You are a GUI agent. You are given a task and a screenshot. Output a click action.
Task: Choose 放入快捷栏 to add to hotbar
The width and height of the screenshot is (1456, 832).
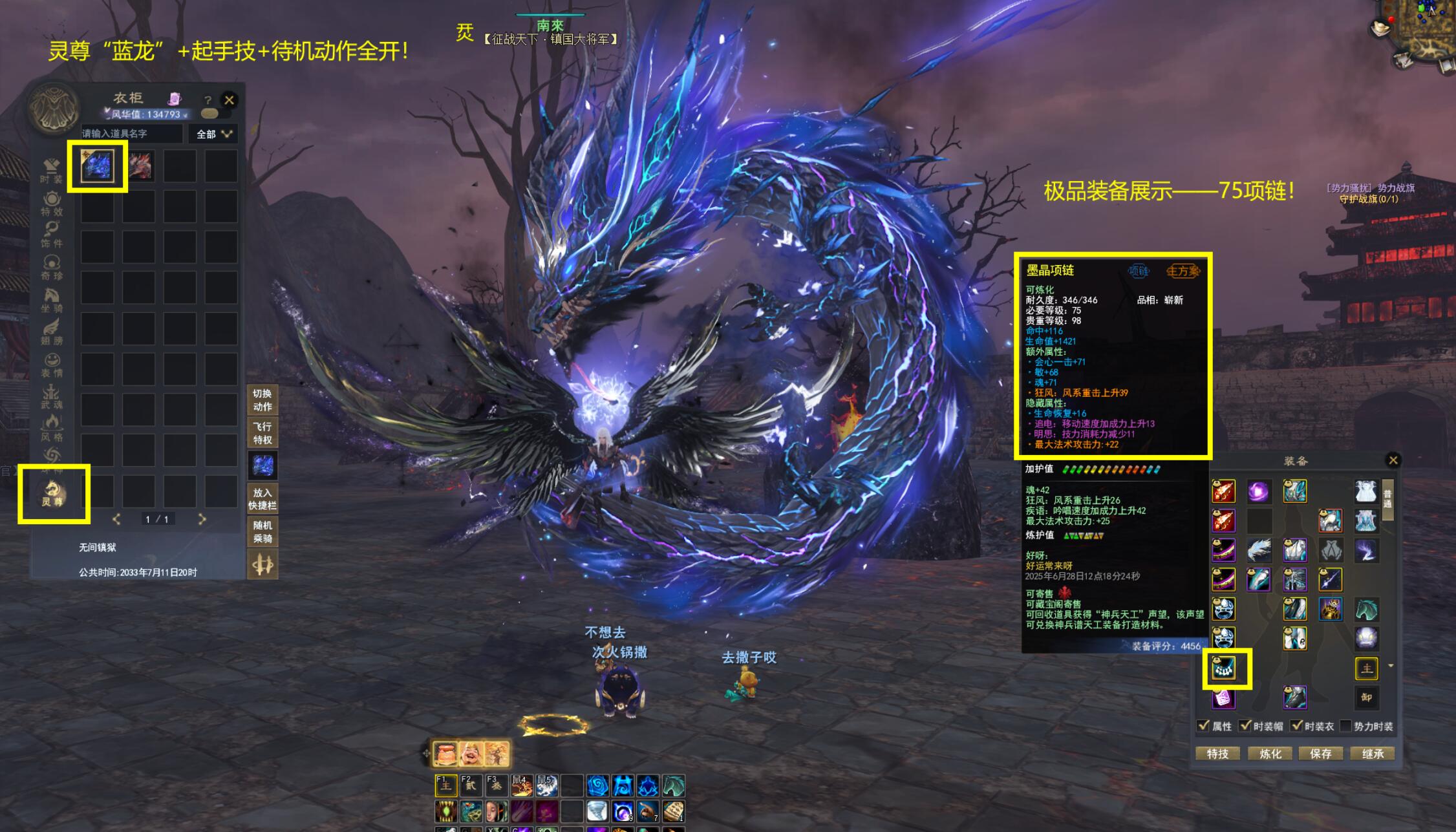coord(262,499)
